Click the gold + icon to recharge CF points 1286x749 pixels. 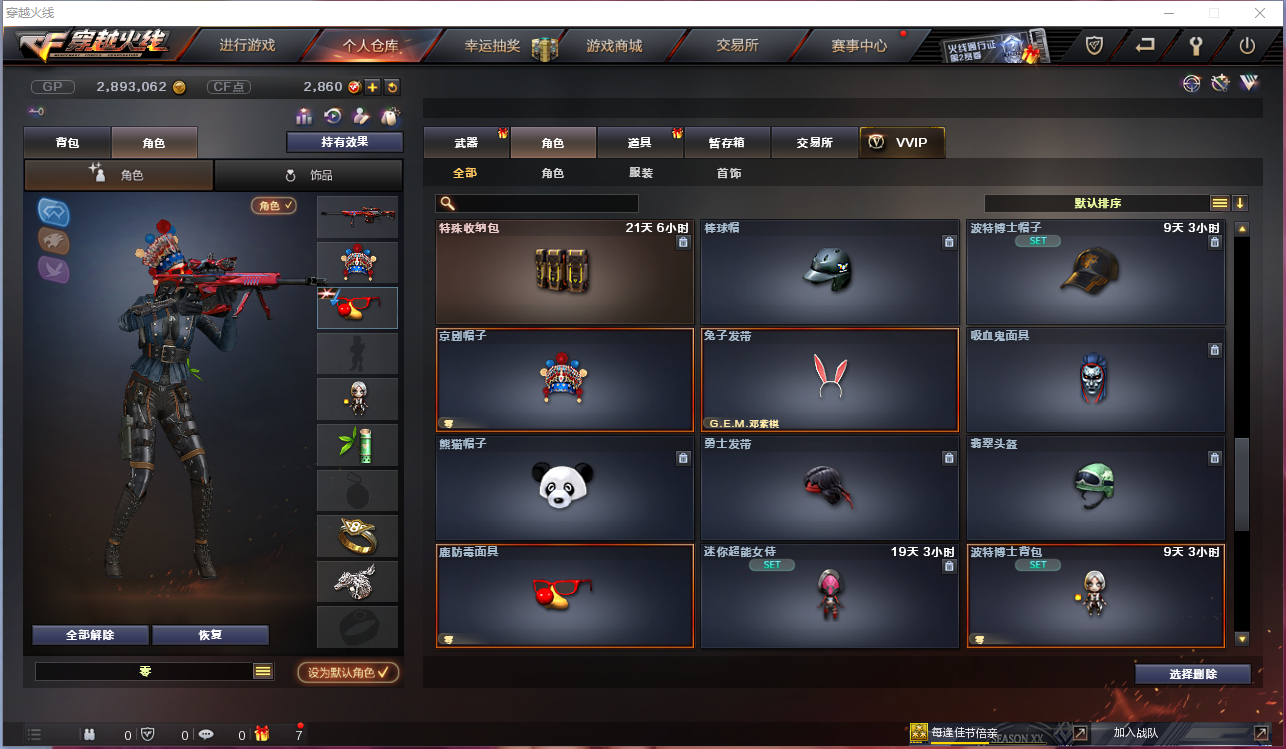click(x=372, y=87)
